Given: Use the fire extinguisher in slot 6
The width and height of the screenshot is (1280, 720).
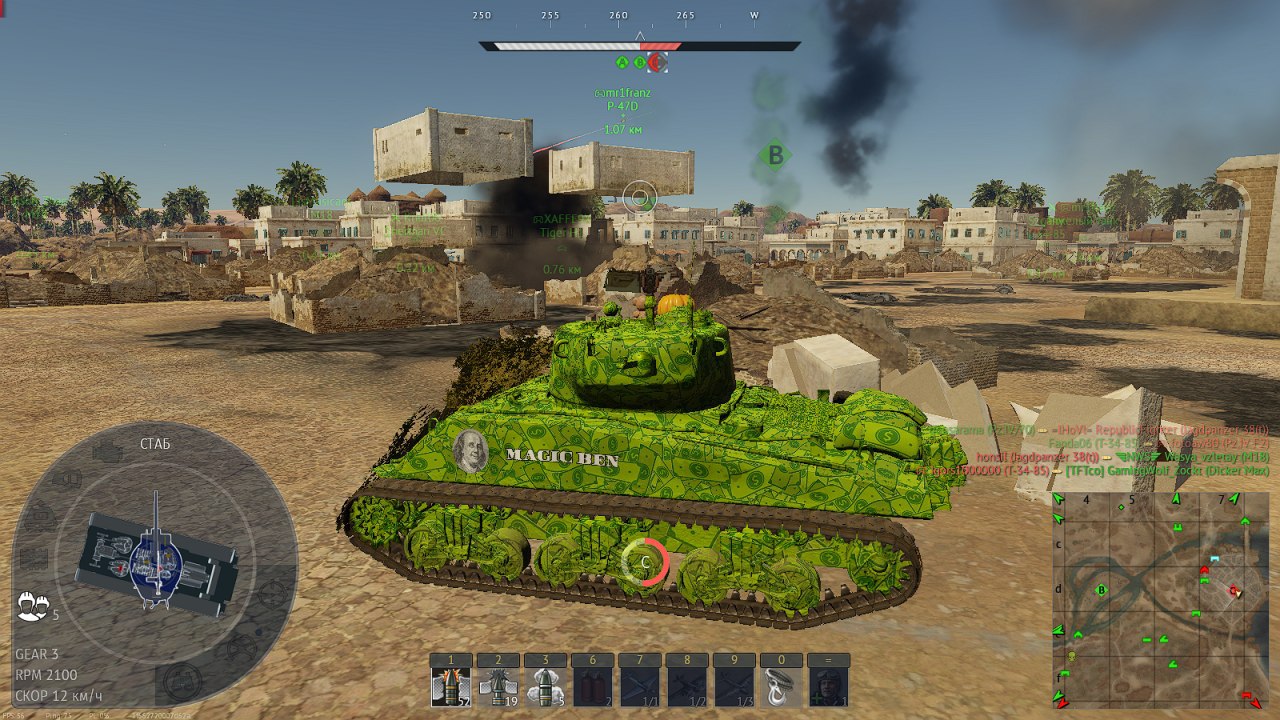Looking at the screenshot, I should pyautogui.click(x=591, y=687).
